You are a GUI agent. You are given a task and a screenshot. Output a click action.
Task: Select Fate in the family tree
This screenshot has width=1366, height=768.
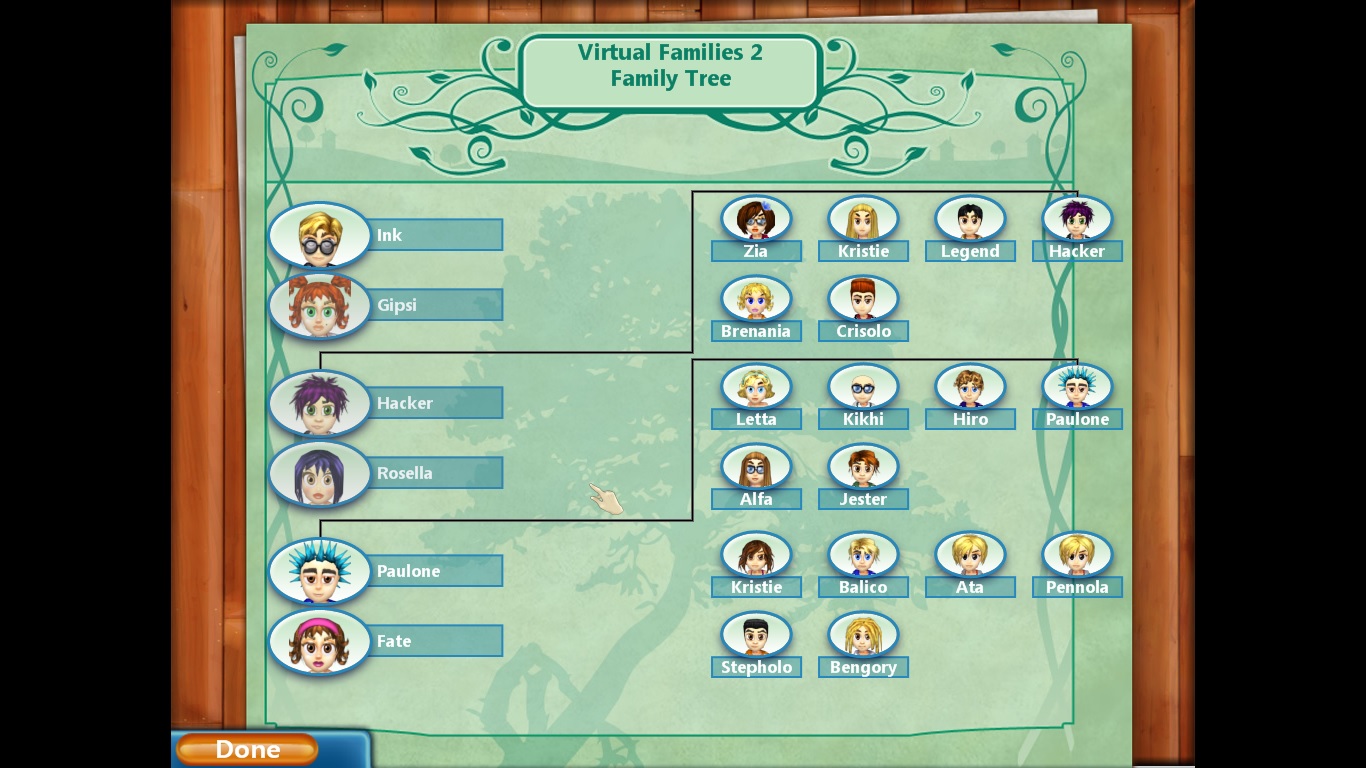click(x=320, y=641)
